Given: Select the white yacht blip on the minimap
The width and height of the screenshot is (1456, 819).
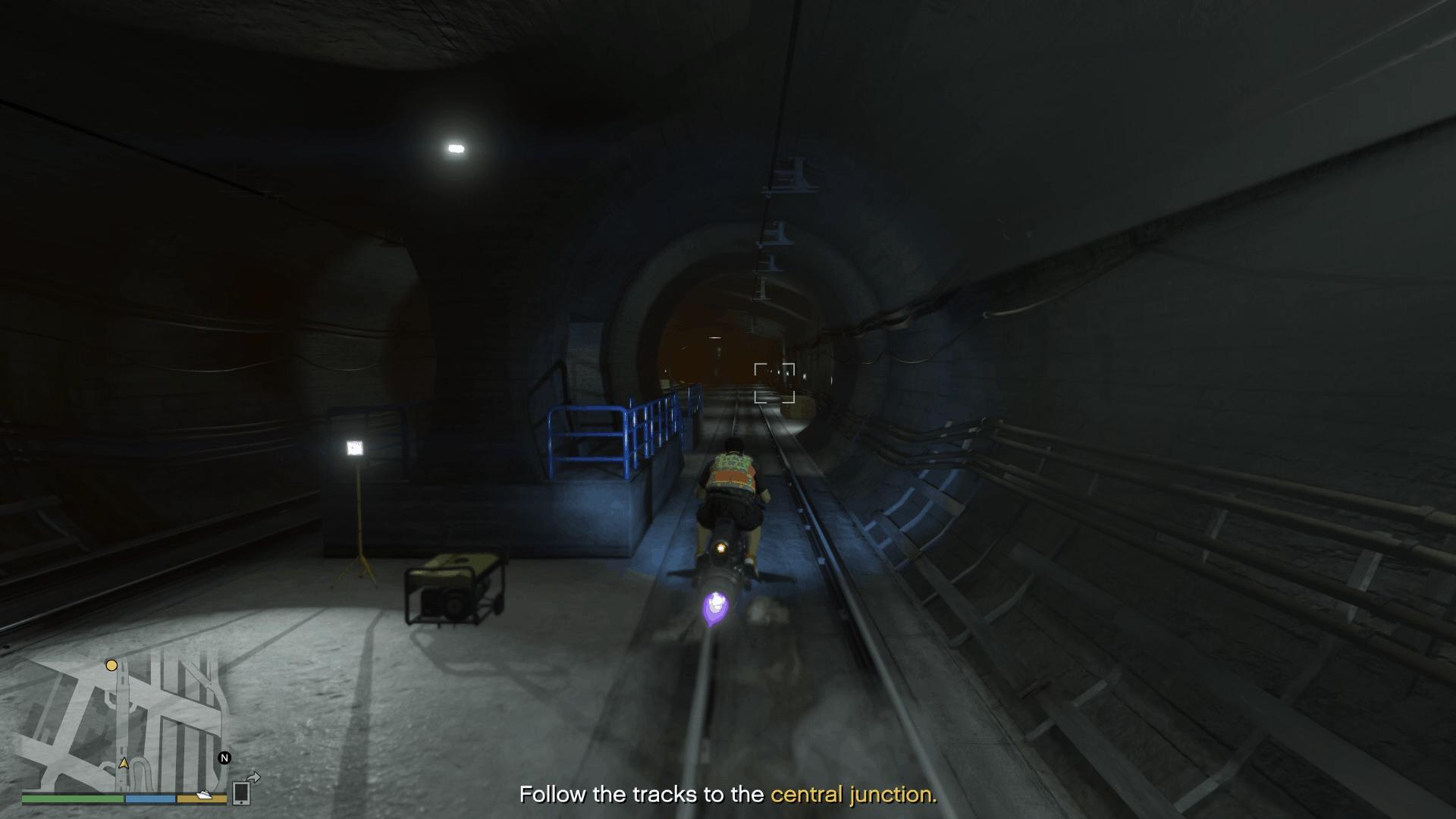Looking at the screenshot, I should click(x=203, y=795).
